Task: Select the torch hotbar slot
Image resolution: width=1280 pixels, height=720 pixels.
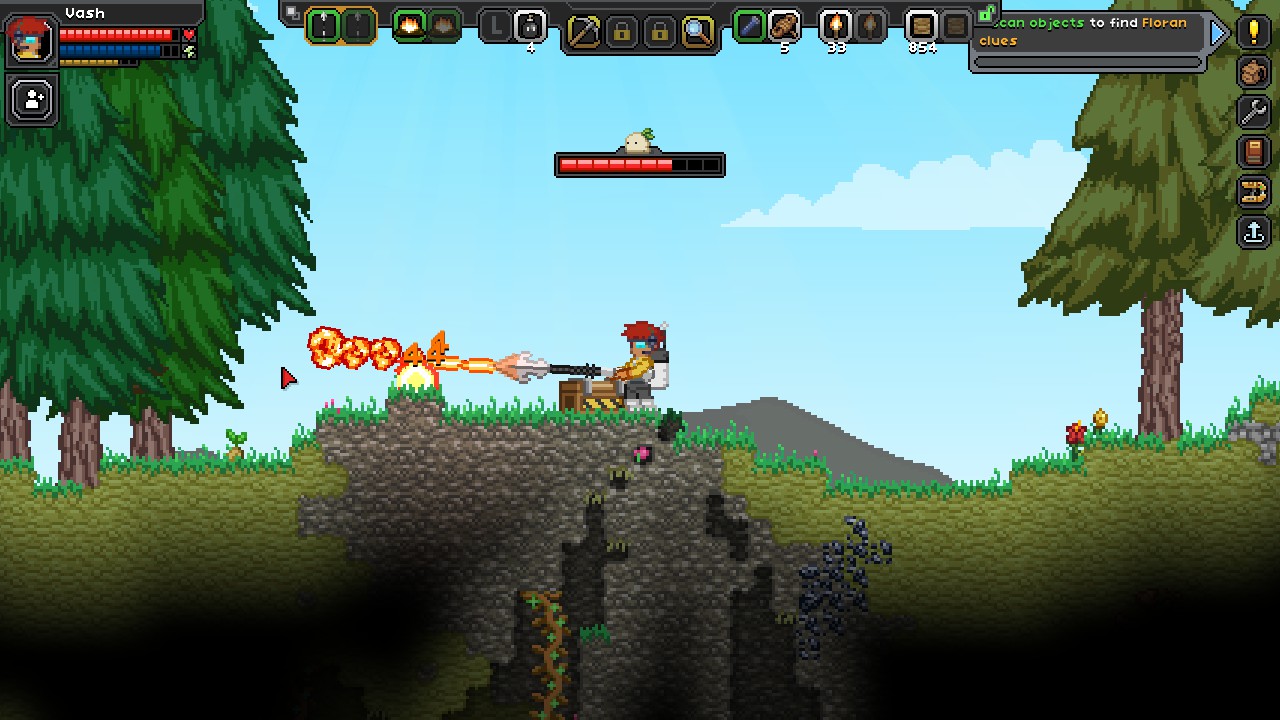Action: 835,26
